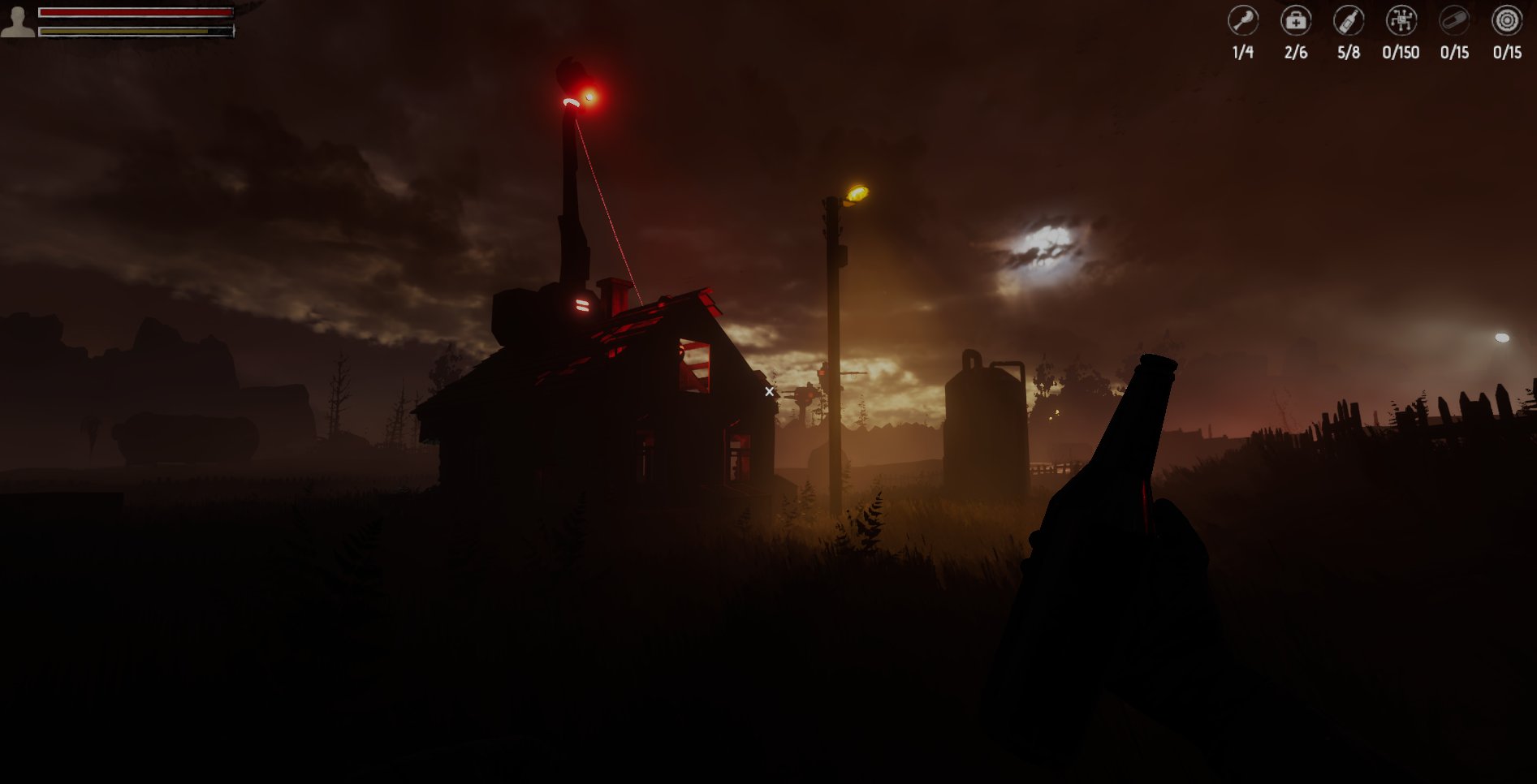Expand the gear counter labeled 0/15
This screenshot has height=784, width=1537.
(1507, 54)
